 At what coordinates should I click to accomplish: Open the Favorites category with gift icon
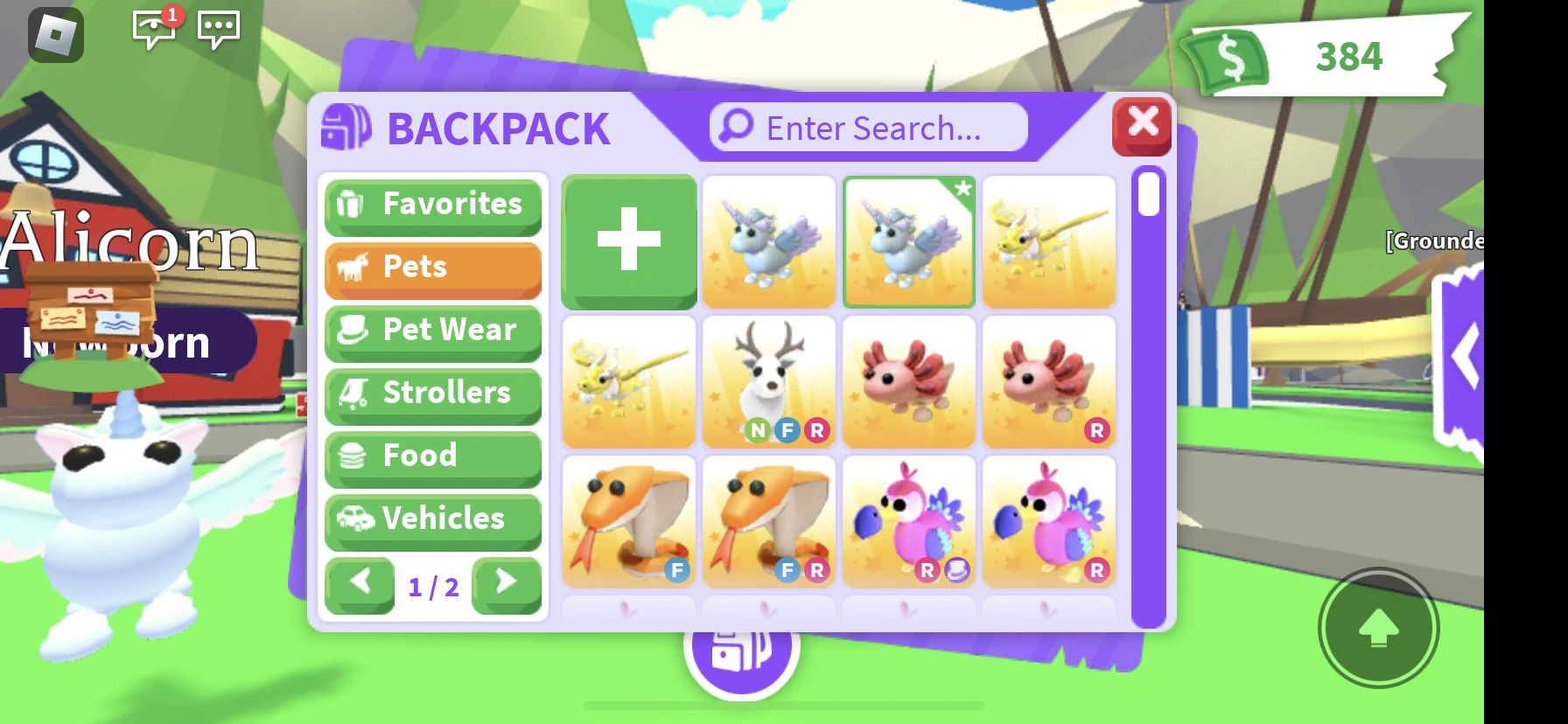pos(432,205)
